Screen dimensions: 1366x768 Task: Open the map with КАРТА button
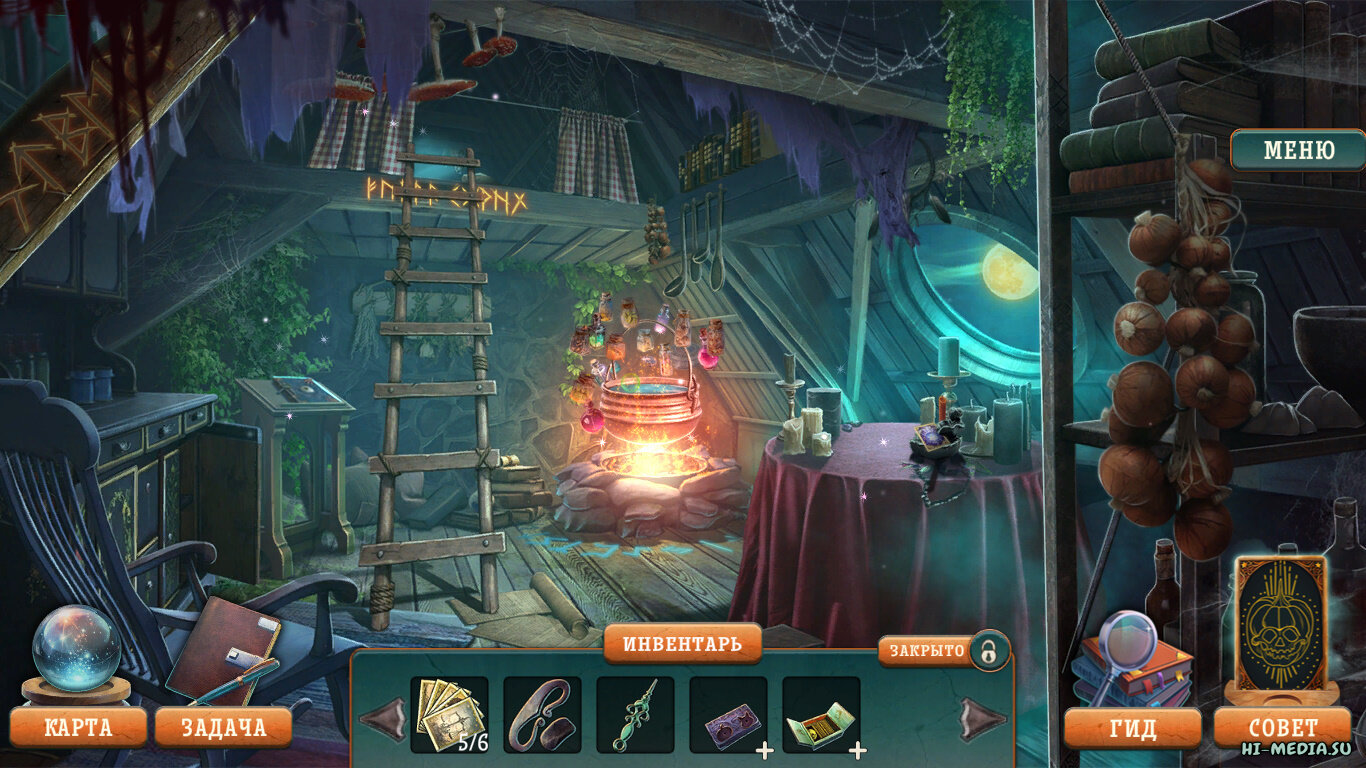click(78, 727)
